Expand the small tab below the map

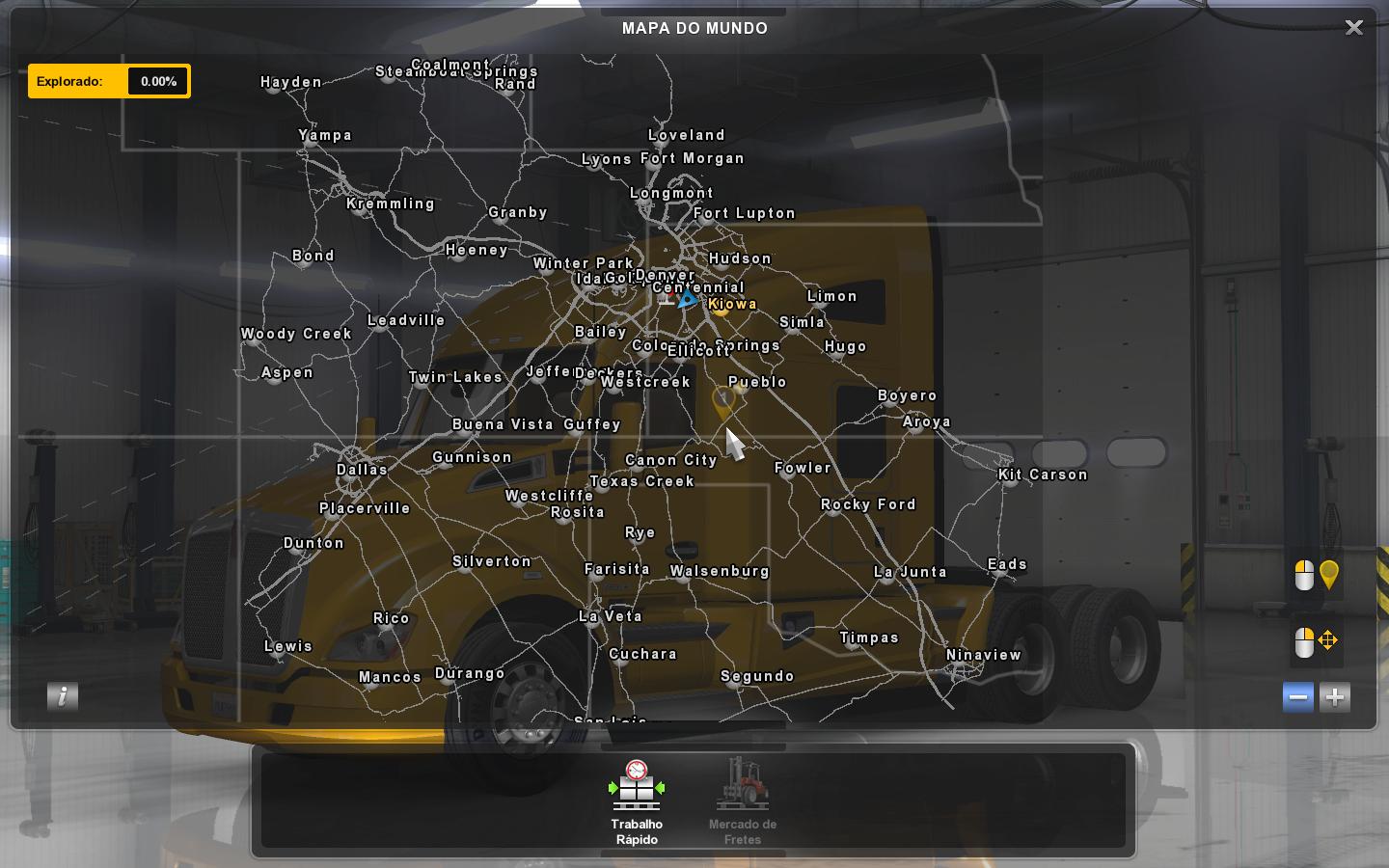[694, 746]
